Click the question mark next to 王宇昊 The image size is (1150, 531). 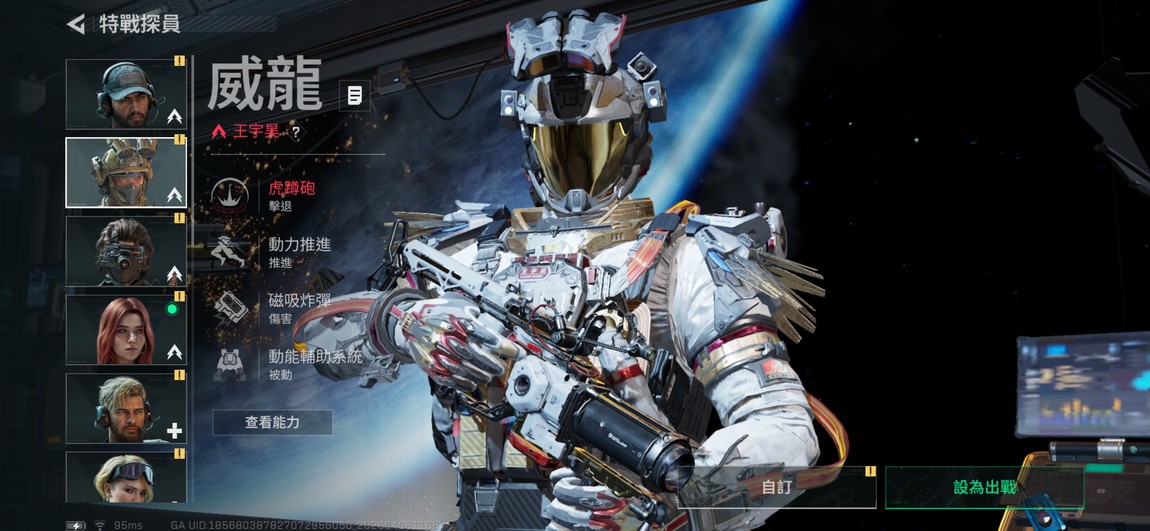(x=296, y=132)
